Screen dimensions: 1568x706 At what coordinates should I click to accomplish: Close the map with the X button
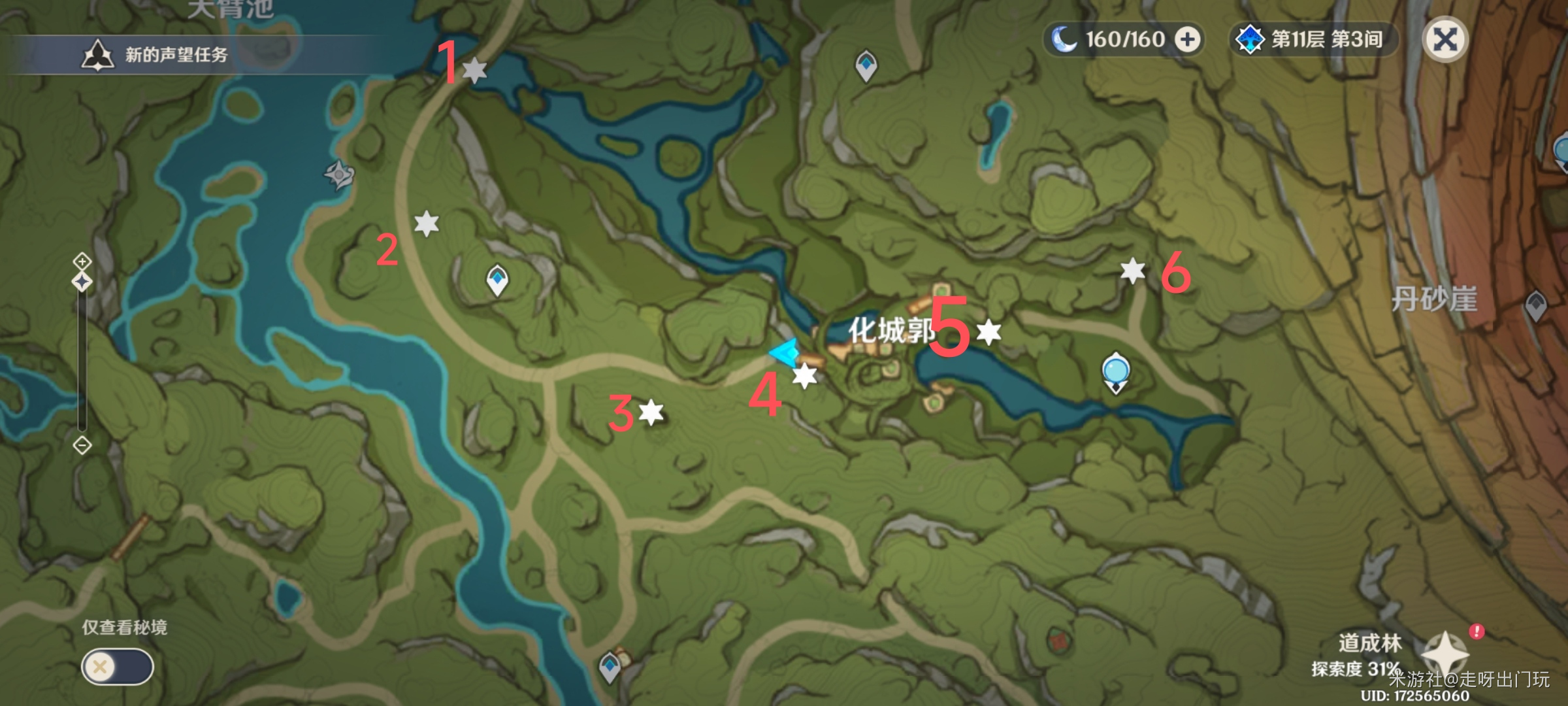[x=1445, y=40]
